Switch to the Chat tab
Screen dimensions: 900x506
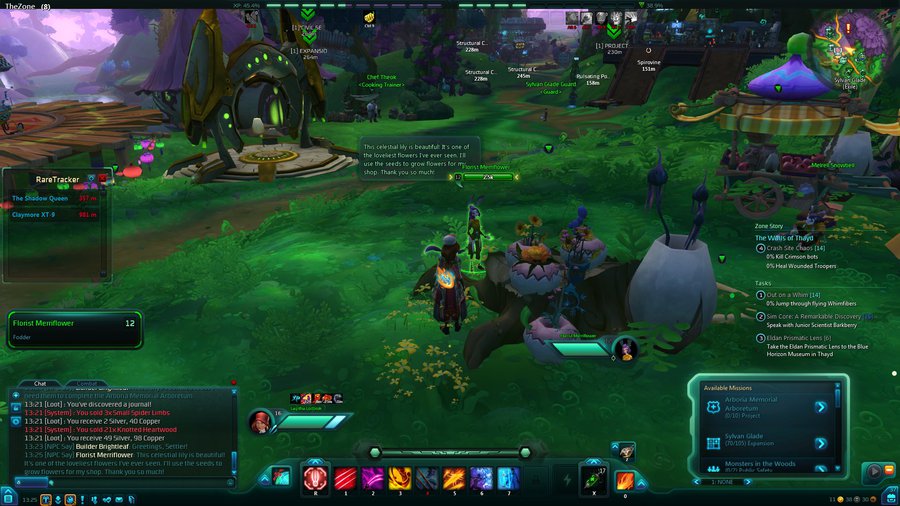tap(40, 383)
